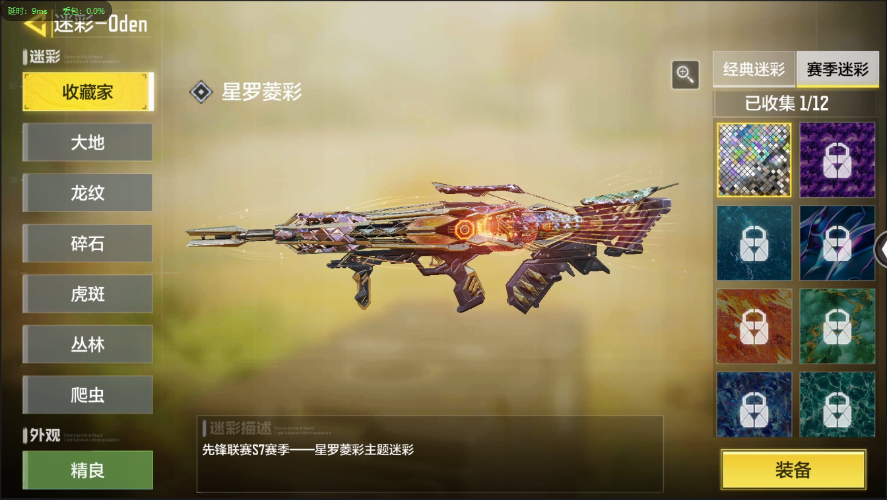Select the locked orange-red camo thumbnail

click(753, 326)
